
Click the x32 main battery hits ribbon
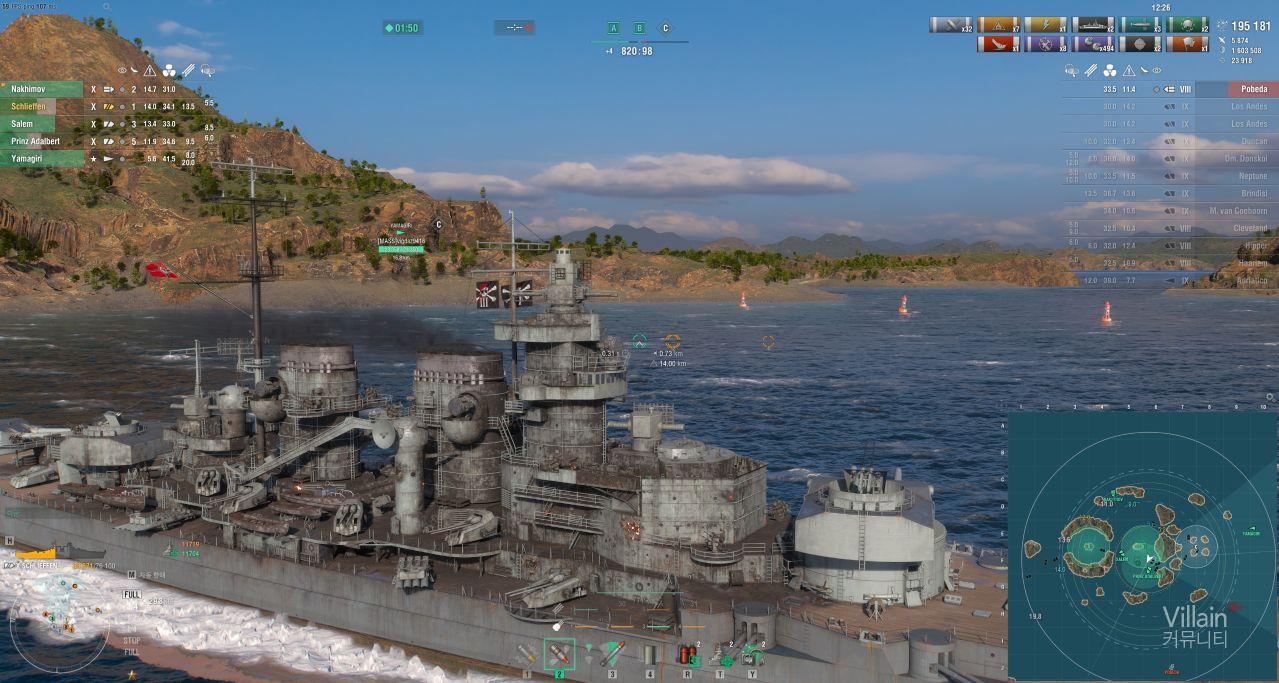point(951,25)
